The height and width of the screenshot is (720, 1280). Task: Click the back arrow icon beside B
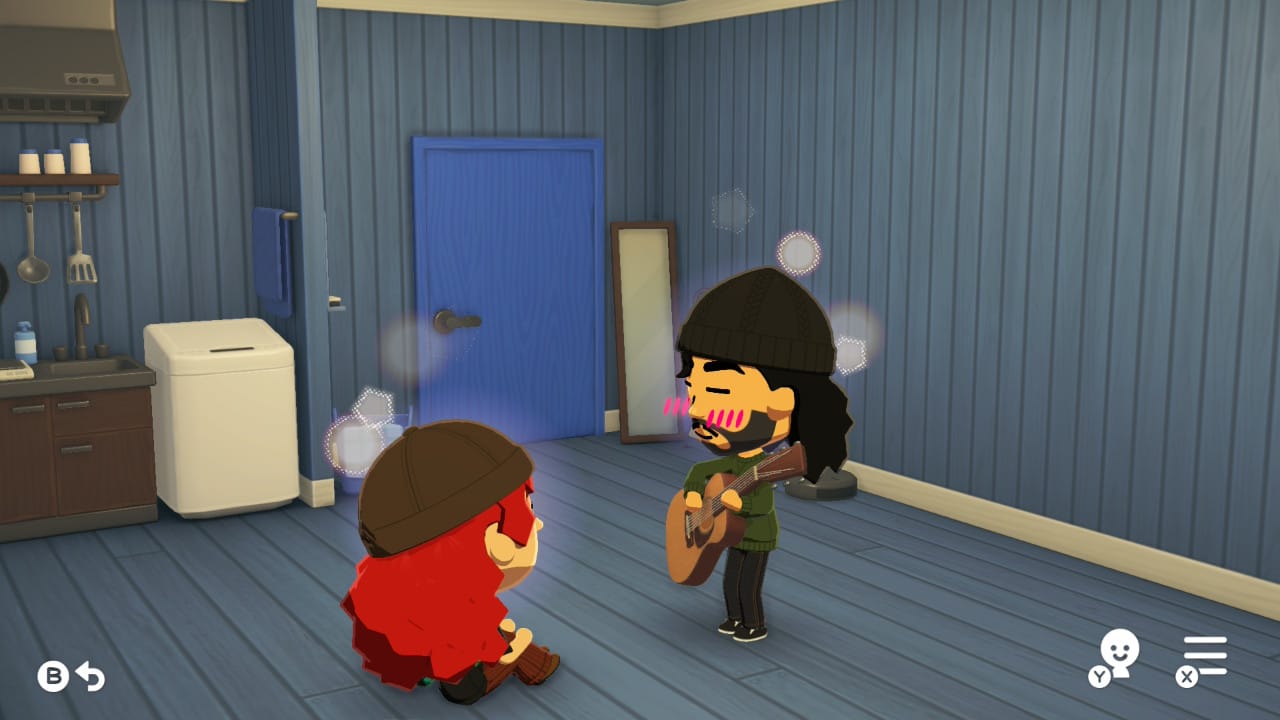(x=88, y=676)
